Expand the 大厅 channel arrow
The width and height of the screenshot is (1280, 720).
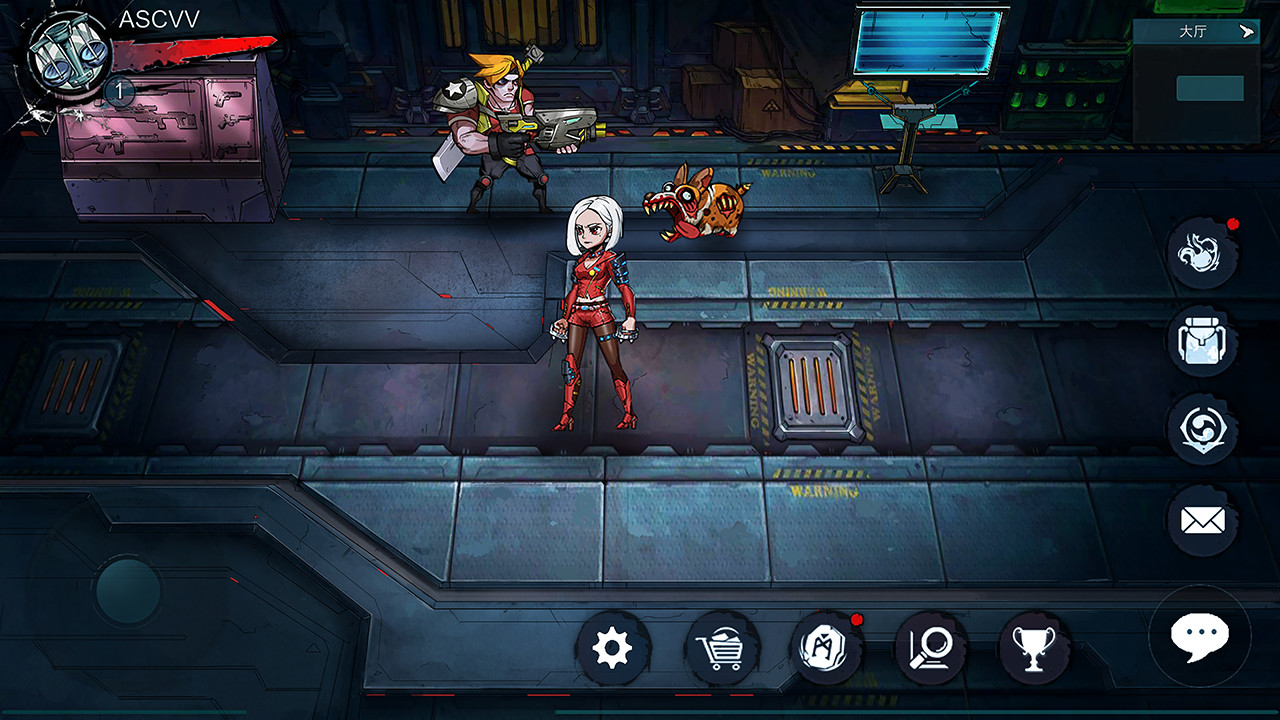pos(1245,32)
